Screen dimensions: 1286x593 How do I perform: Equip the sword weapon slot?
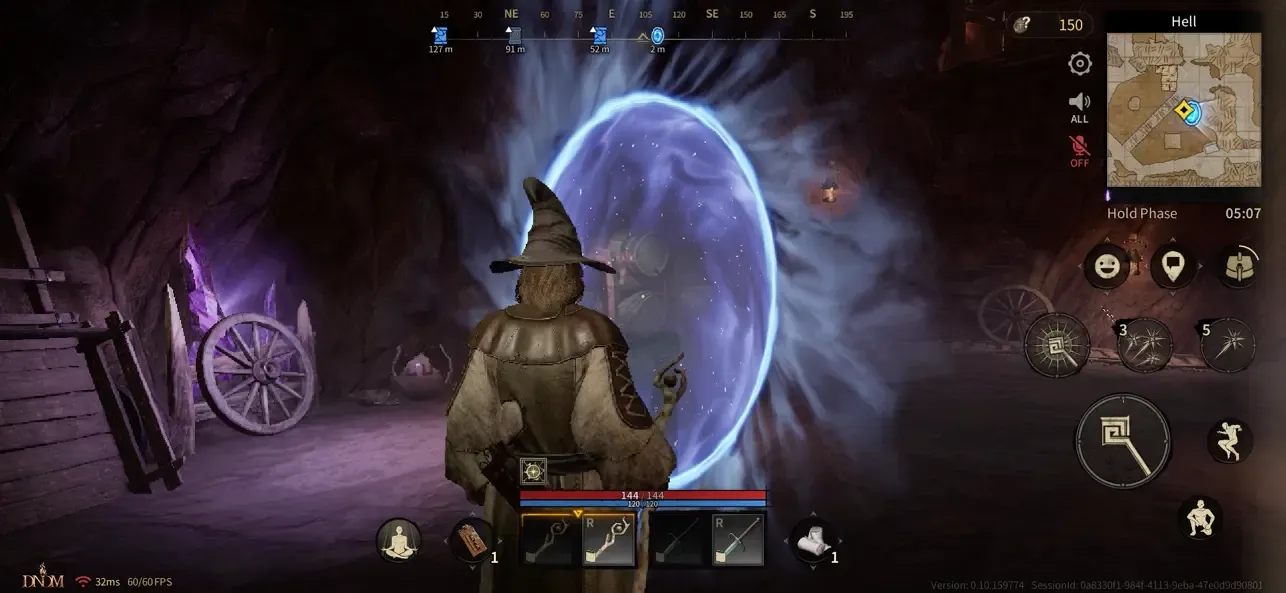coord(738,540)
